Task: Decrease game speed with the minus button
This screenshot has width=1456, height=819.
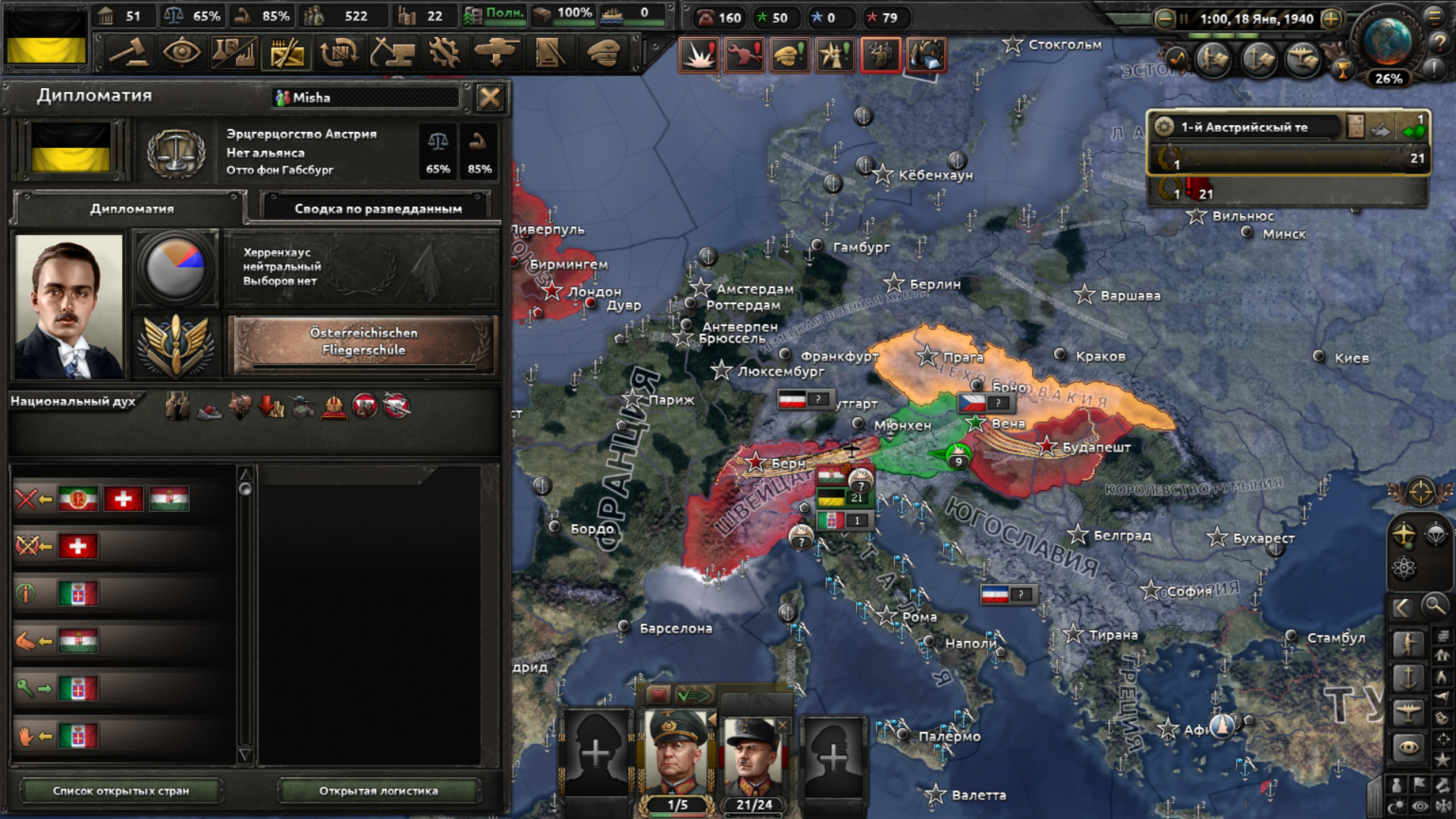Action: pyautogui.click(x=1164, y=19)
